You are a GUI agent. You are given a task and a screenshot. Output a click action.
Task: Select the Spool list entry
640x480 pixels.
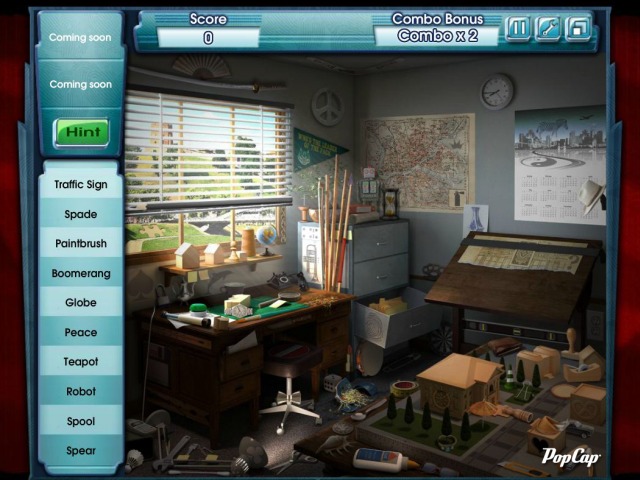pyautogui.click(x=81, y=421)
